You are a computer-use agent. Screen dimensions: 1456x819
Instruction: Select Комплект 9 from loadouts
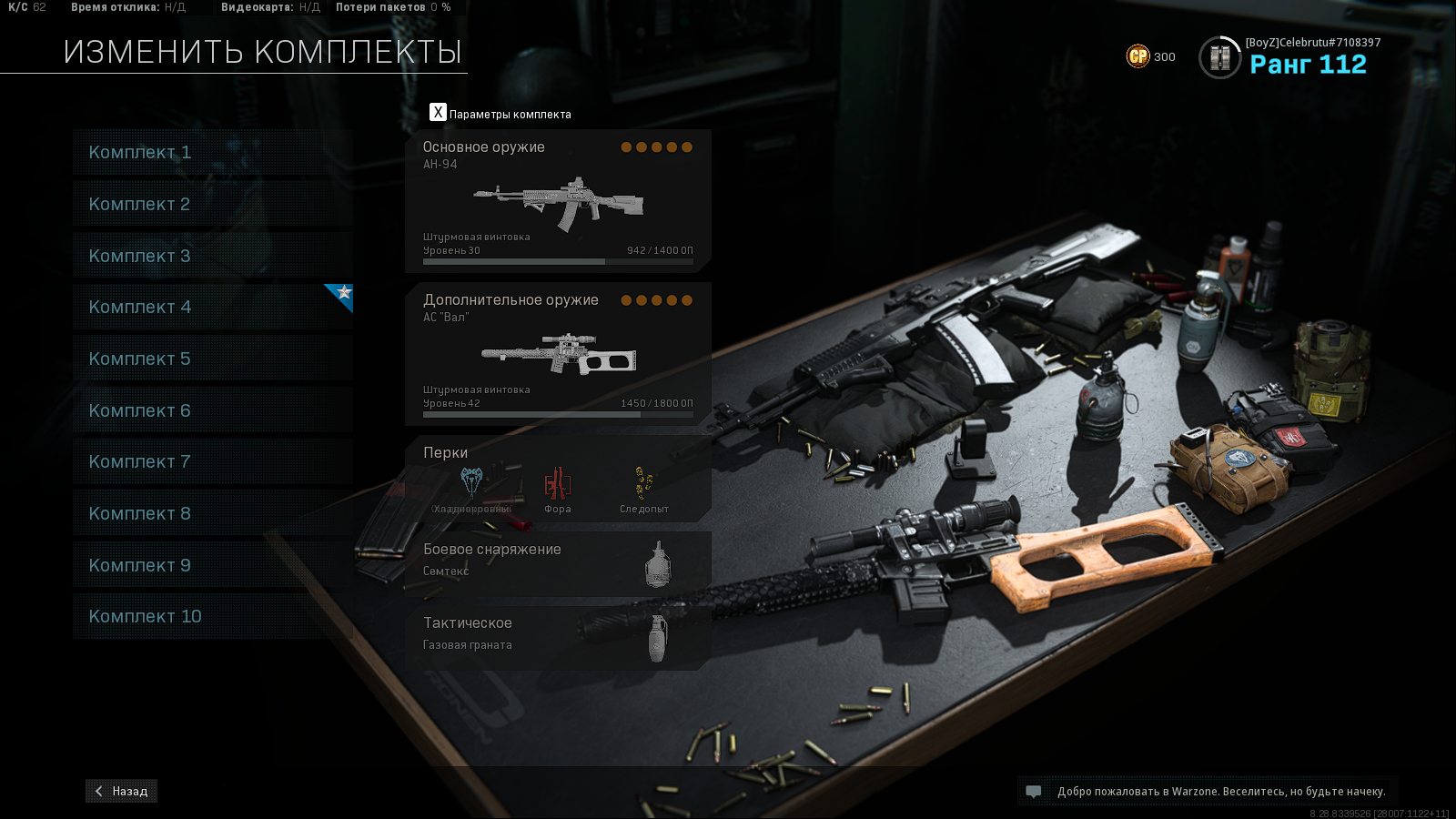212,565
